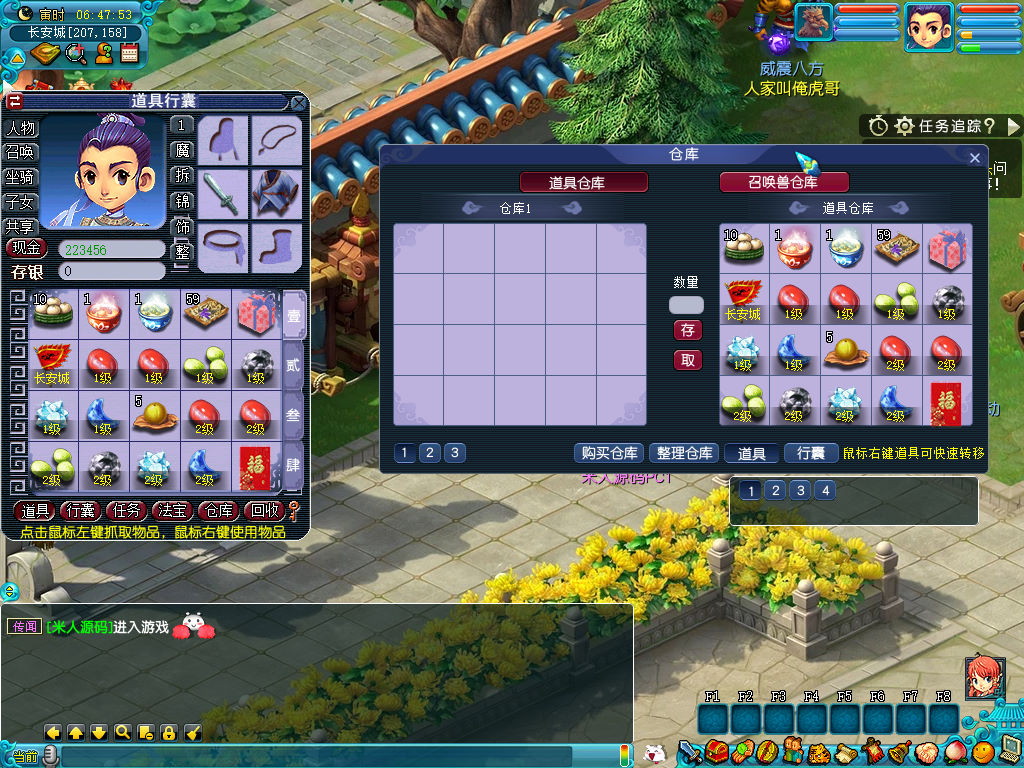Open the 召唤 summon tab
The height and width of the screenshot is (768, 1024).
point(21,152)
